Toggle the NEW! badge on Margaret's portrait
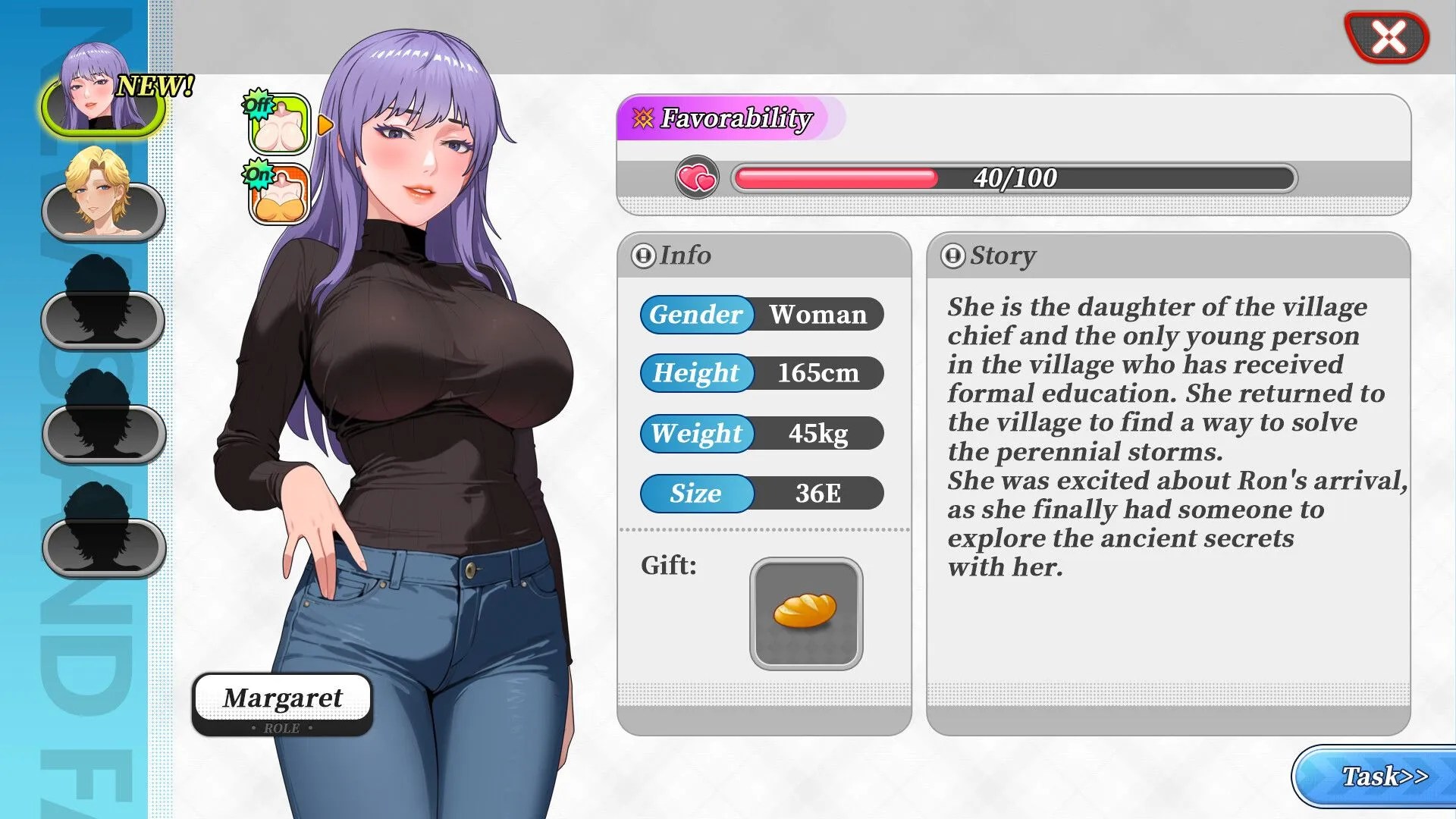1456x819 pixels. [155, 83]
